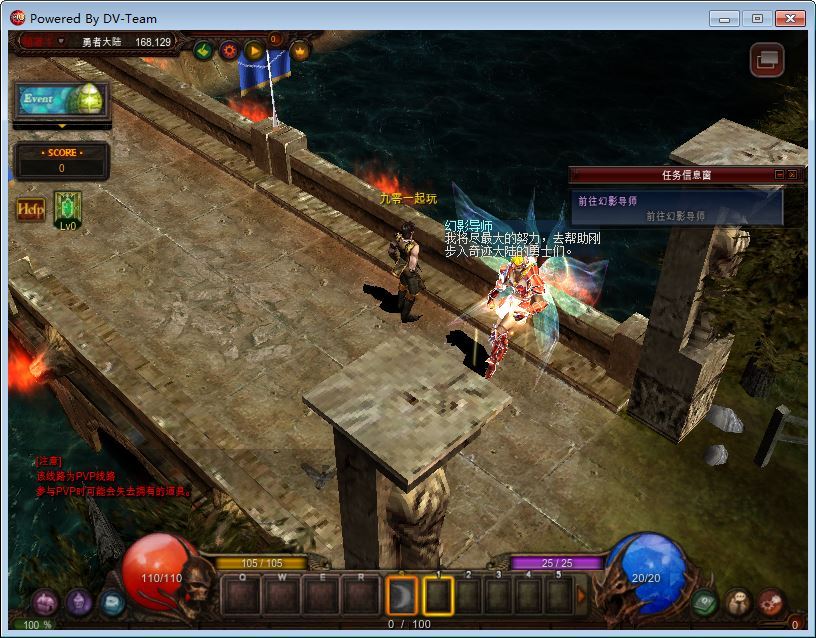Viewport: 816px width, 638px height.
Task: Expand the arrow beside the hotbar slots
Action: tap(582, 596)
